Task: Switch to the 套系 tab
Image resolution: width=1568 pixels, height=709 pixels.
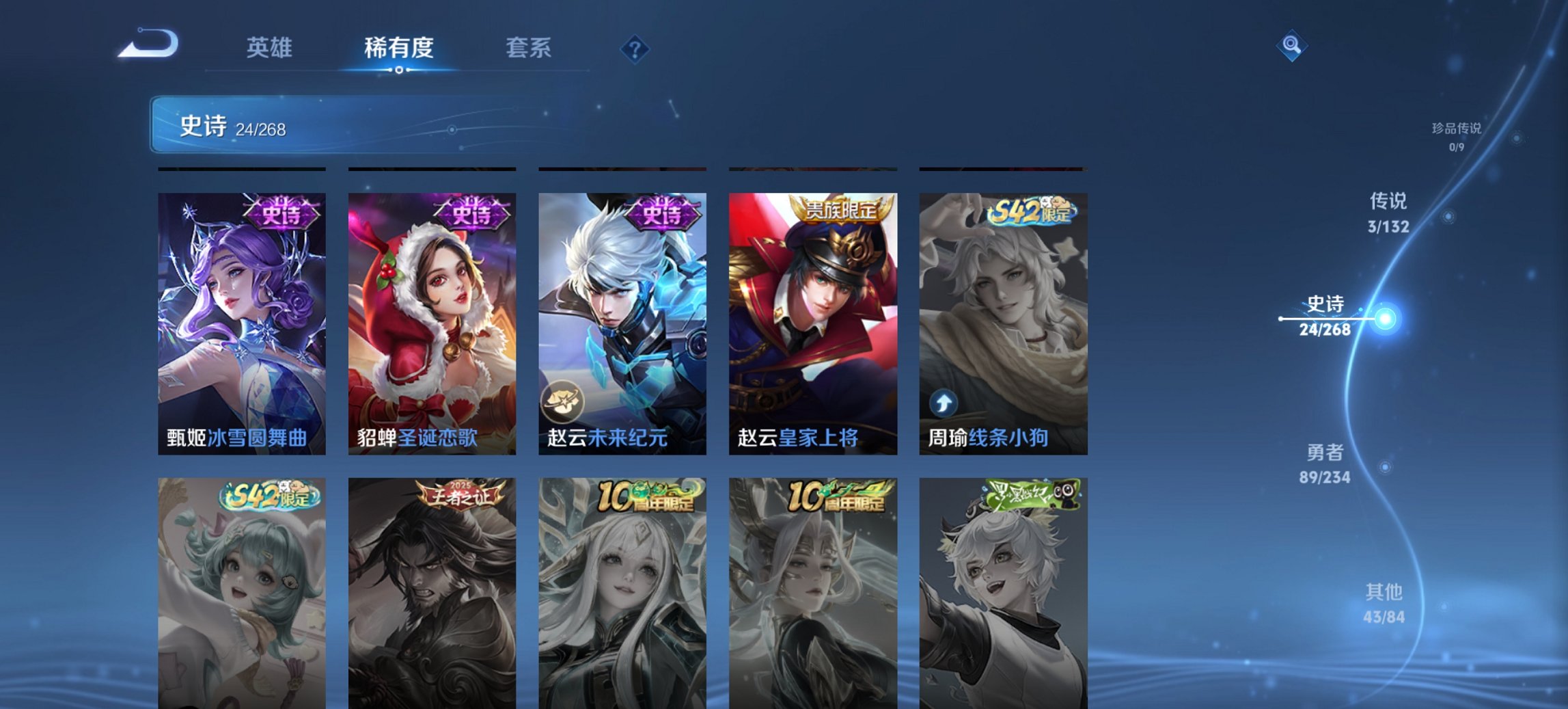Action: pyautogui.click(x=529, y=48)
